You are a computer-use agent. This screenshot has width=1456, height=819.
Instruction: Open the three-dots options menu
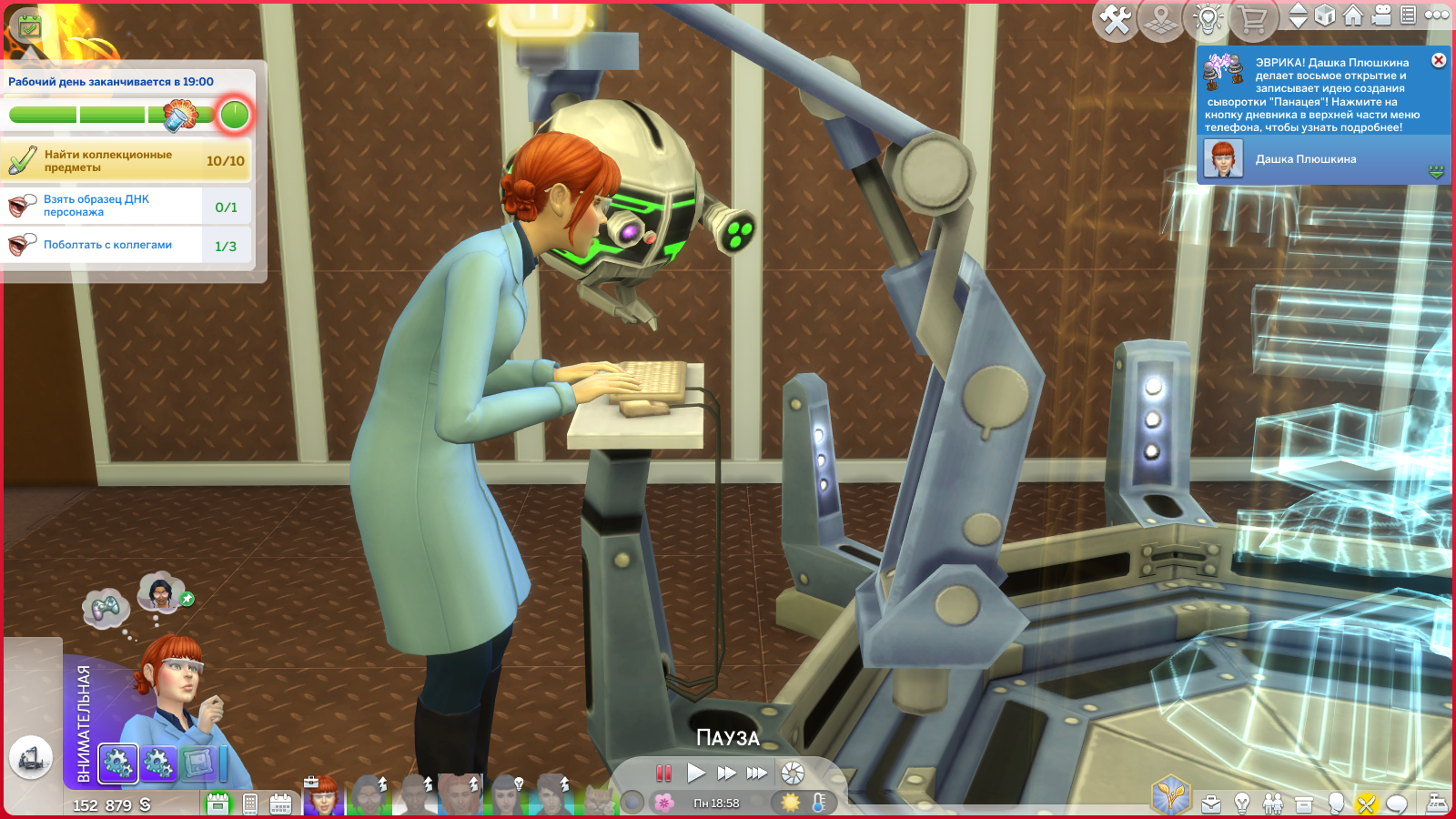point(1437,15)
